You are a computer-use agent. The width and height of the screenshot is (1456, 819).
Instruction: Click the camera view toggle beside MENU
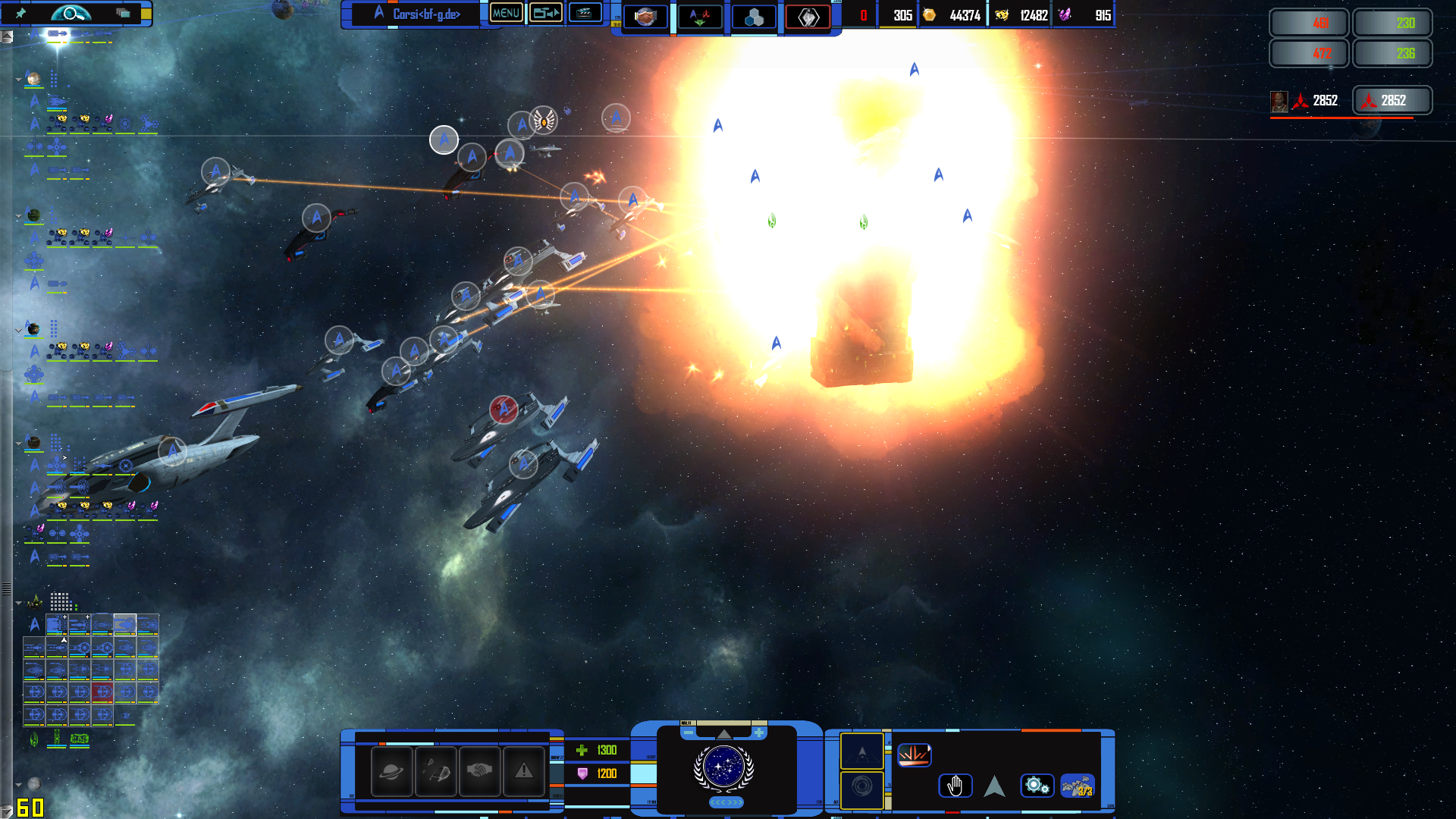[545, 13]
